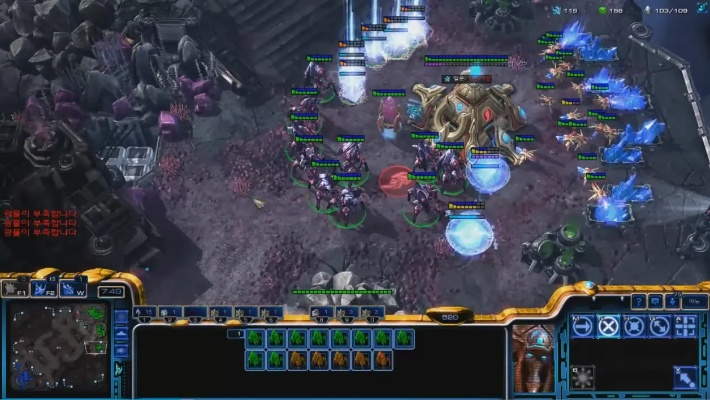Select the Hold Position command
The height and width of the screenshot is (400, 710).
point(634,326)
